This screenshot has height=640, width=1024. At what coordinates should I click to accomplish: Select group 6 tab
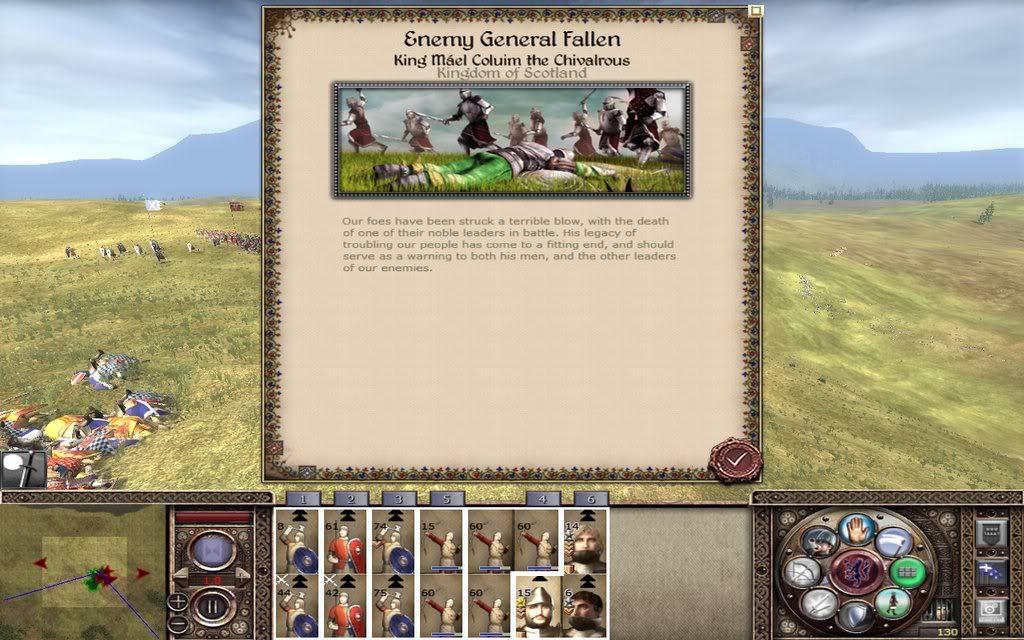[x=591, y=498]
